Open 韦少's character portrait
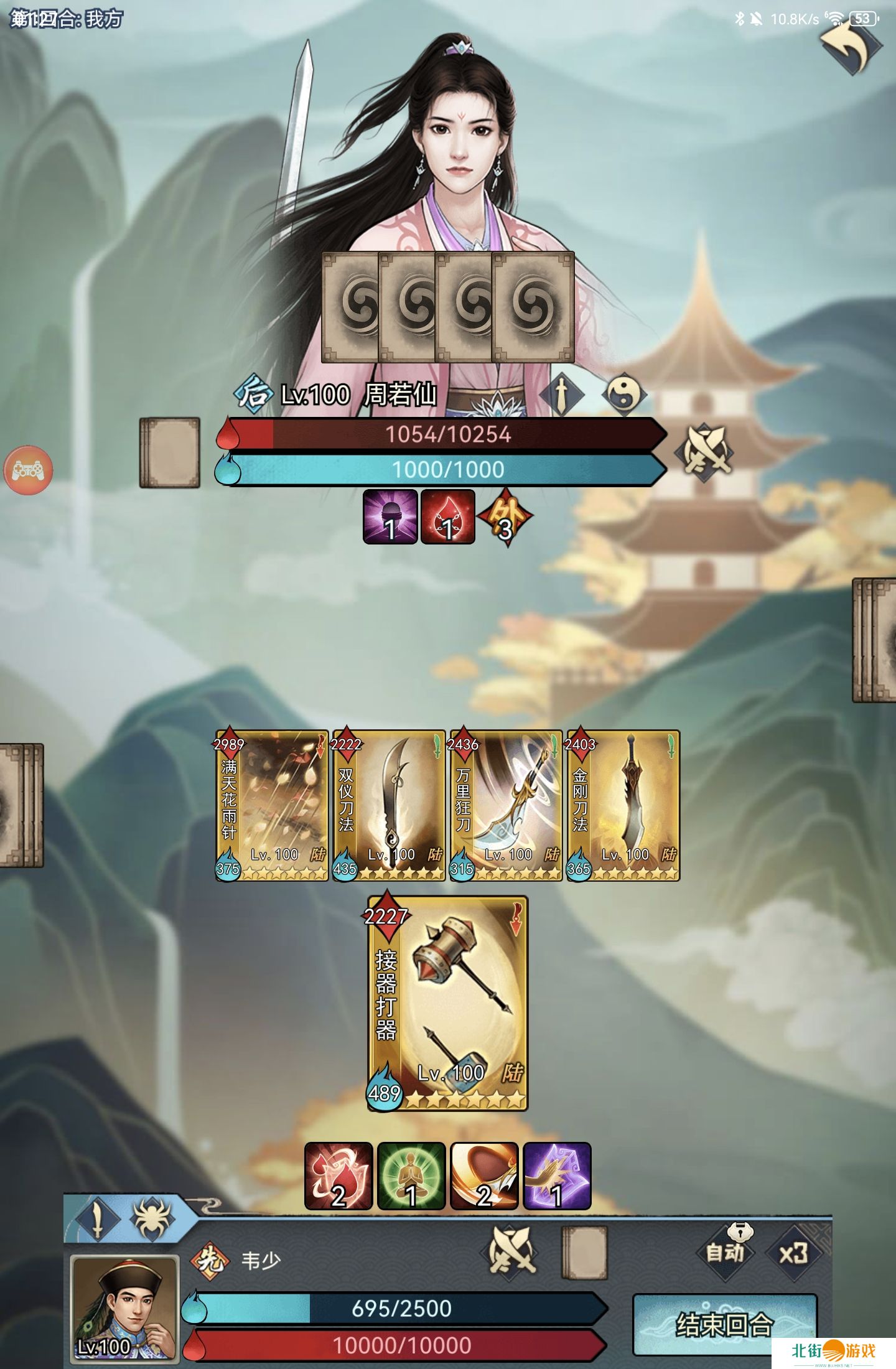896x1369 pixels. coord(125,1307)
